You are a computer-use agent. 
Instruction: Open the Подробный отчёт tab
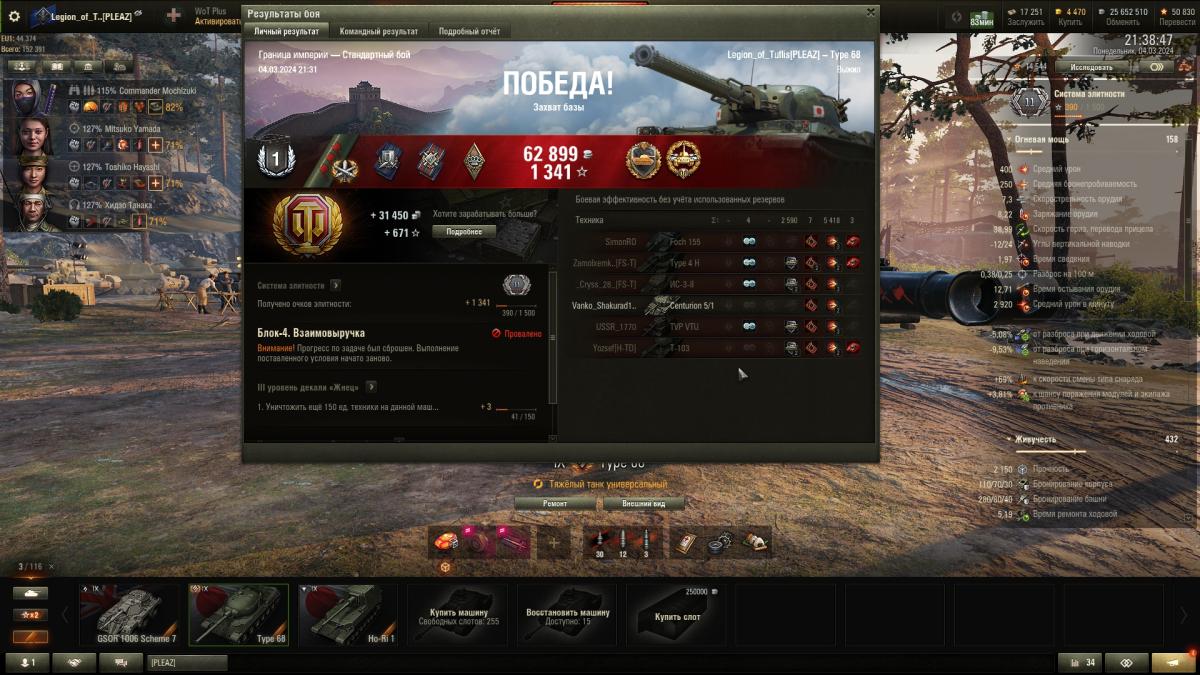[x=469, y=32]
